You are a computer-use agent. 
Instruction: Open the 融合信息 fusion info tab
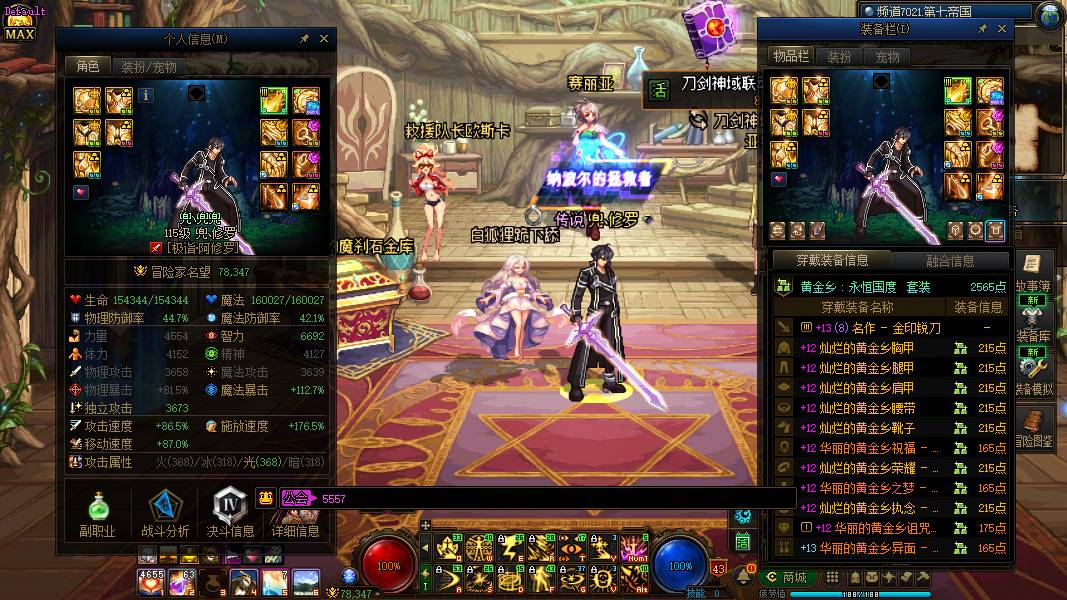[x=949, y=261]
